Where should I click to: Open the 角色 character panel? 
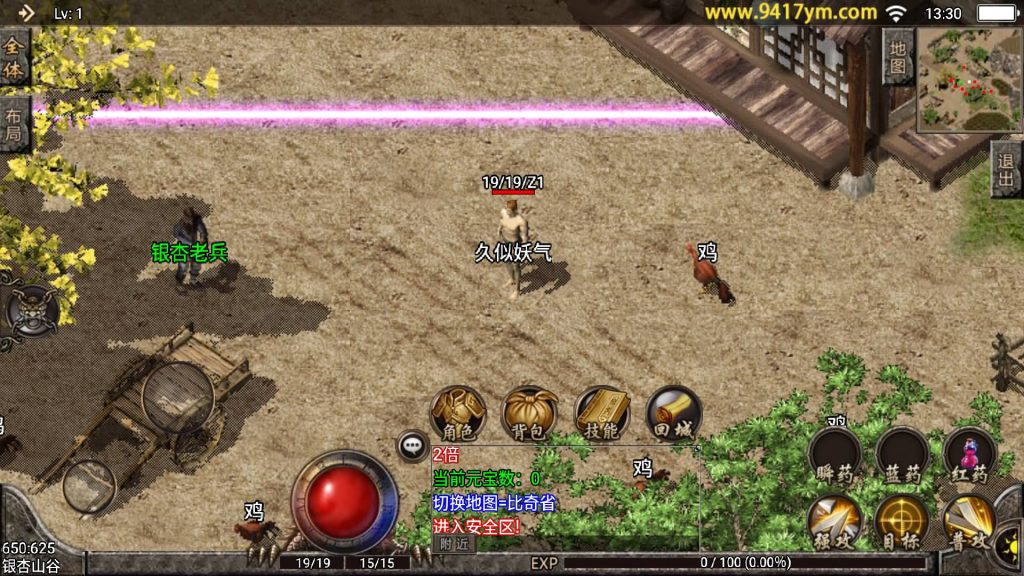pos(458,413)
